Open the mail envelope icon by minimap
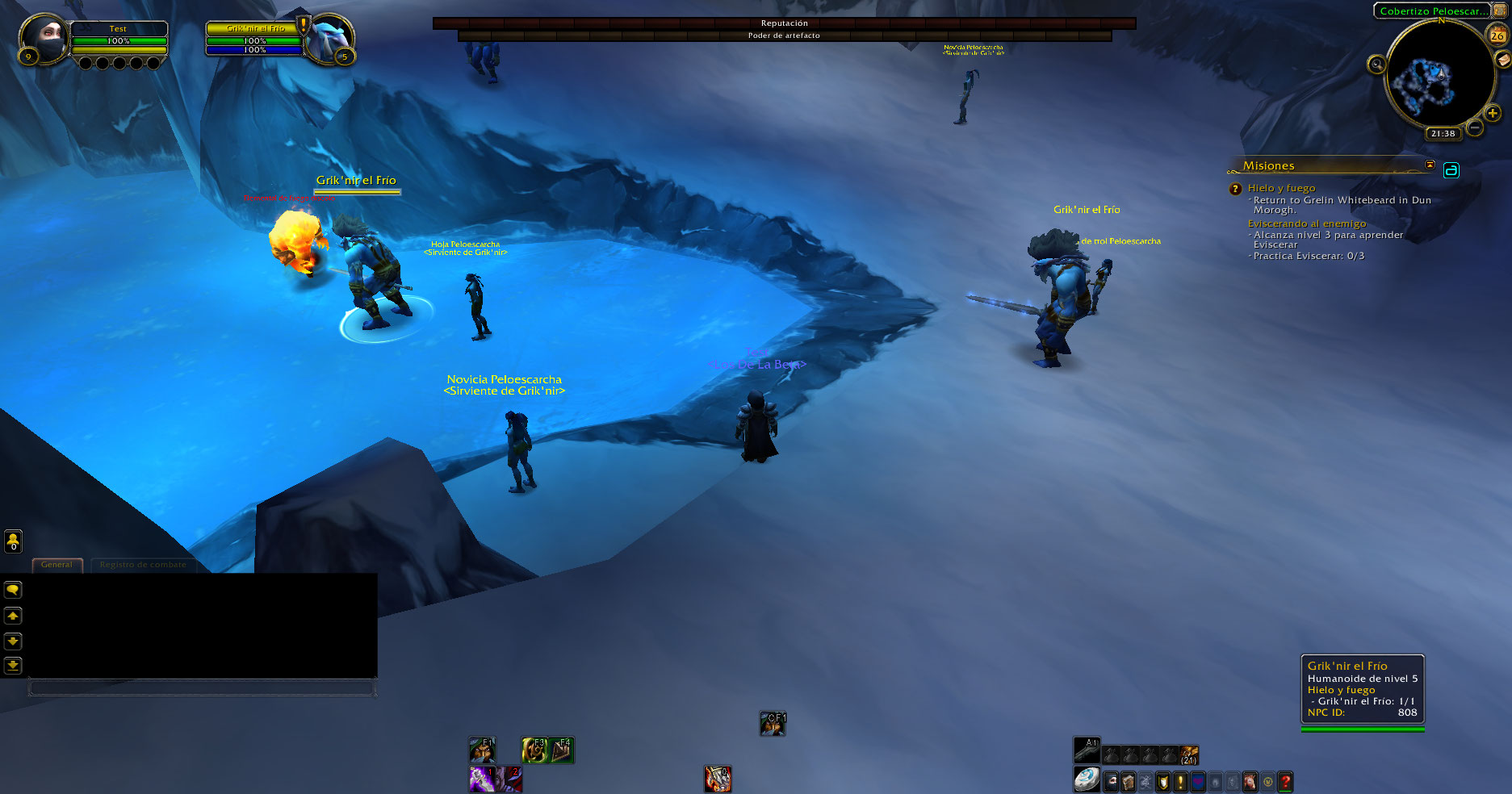The image size is (1512, 794). coord(1503,60)
